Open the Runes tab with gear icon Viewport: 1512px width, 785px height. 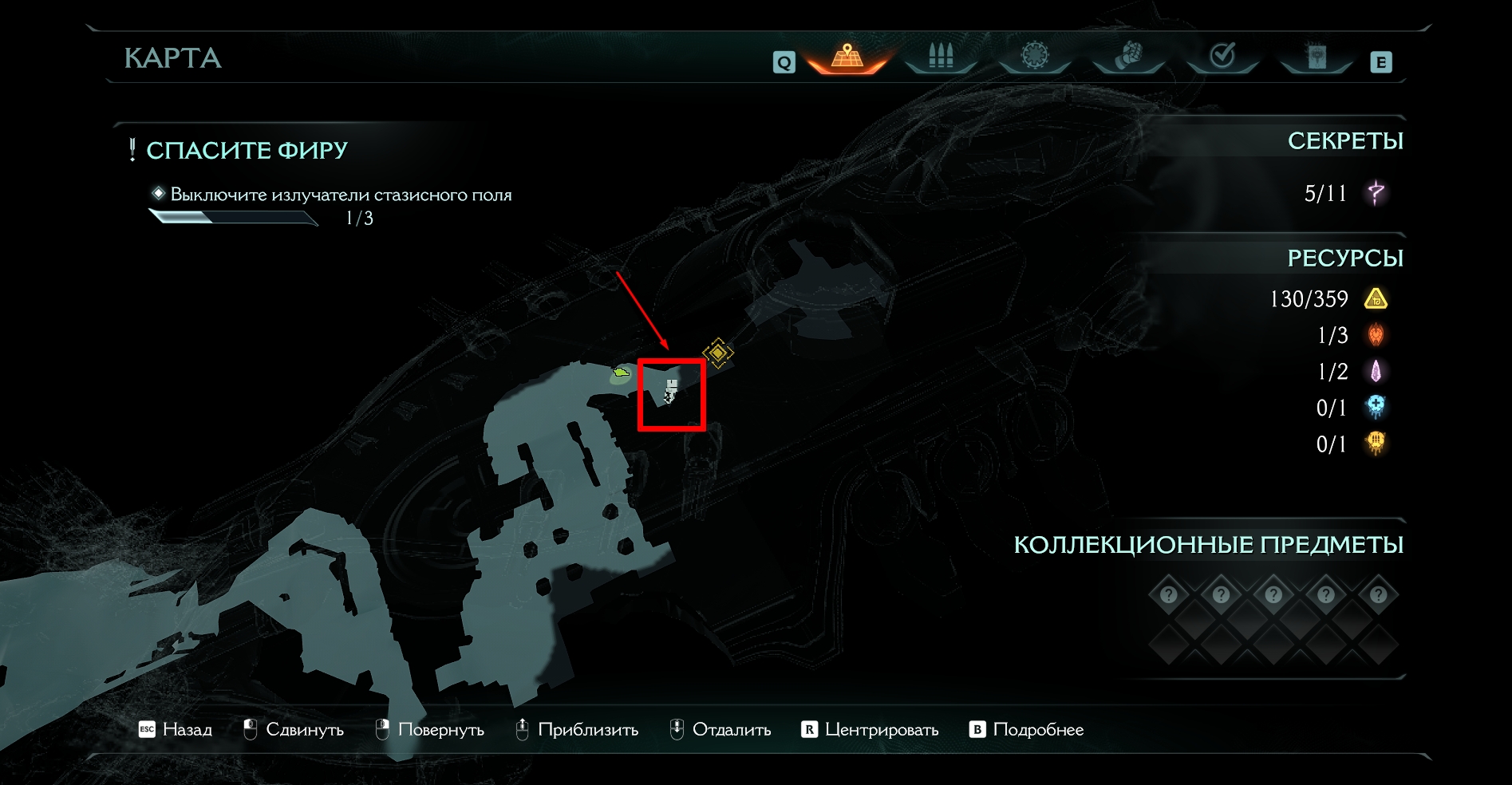click(1034, 57)
